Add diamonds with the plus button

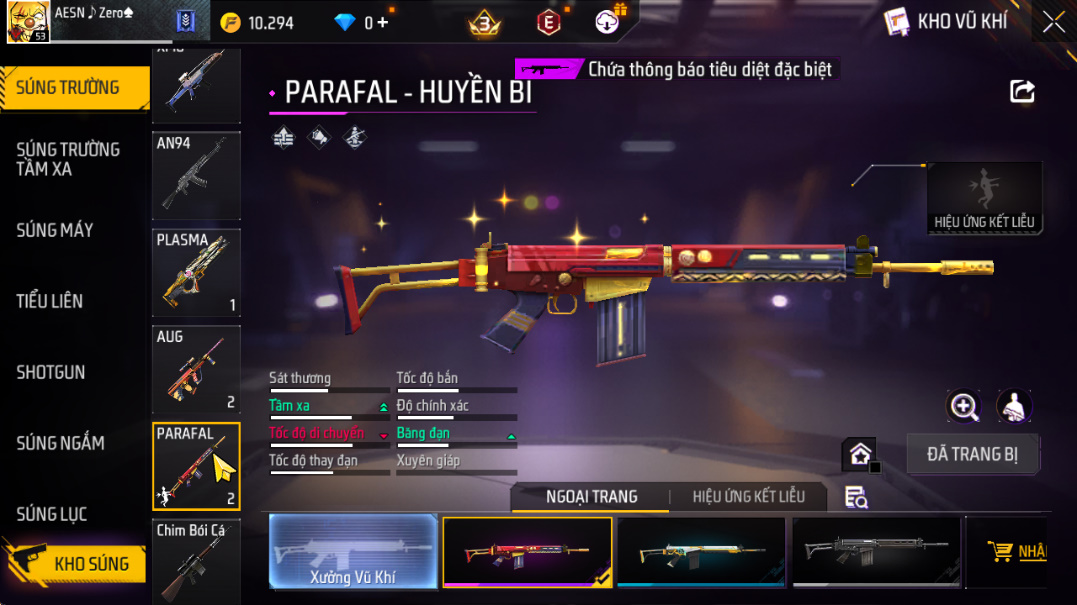point(382,22)
